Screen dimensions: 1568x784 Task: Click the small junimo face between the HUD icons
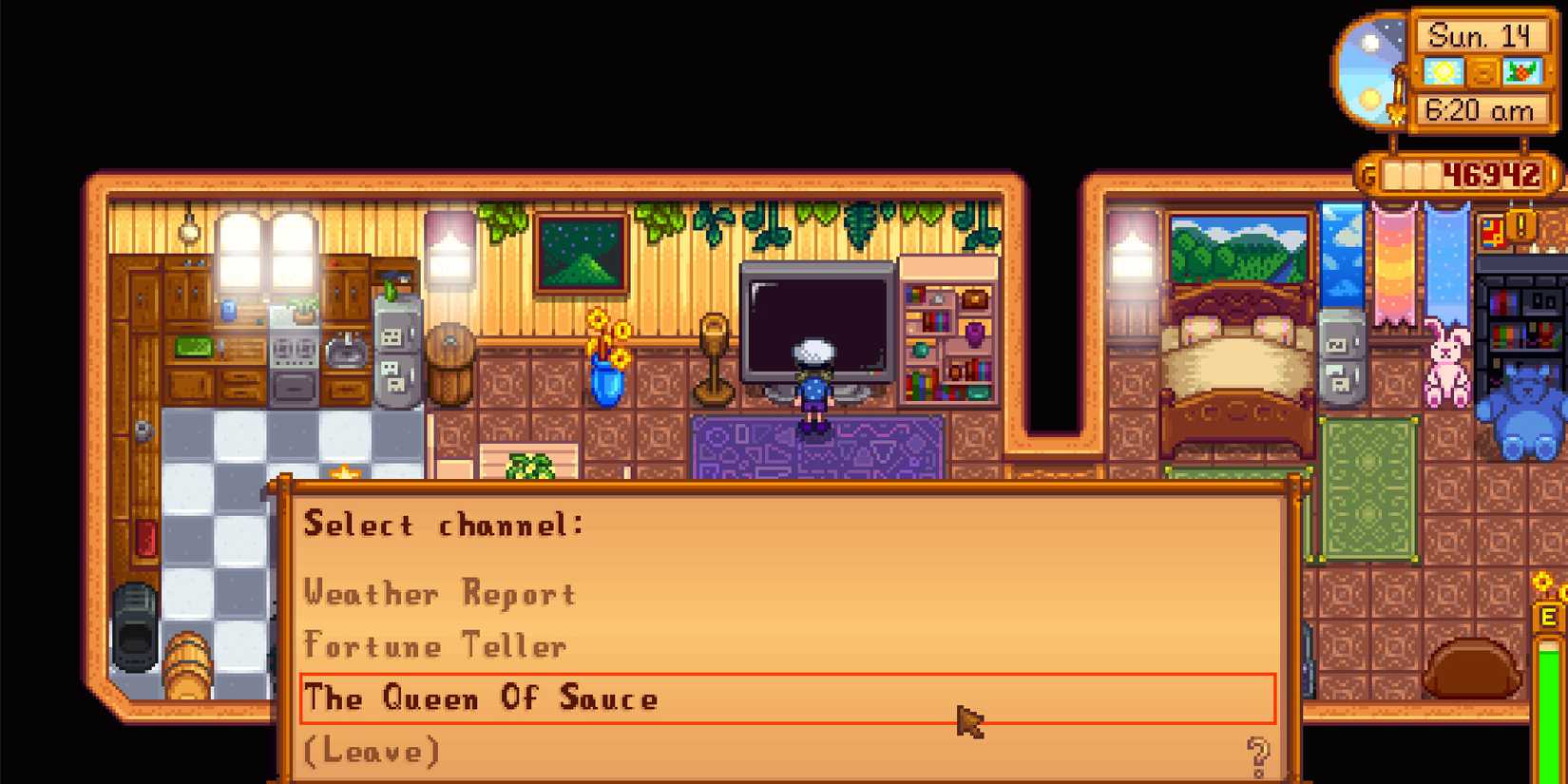click(x=1484, y=71)
